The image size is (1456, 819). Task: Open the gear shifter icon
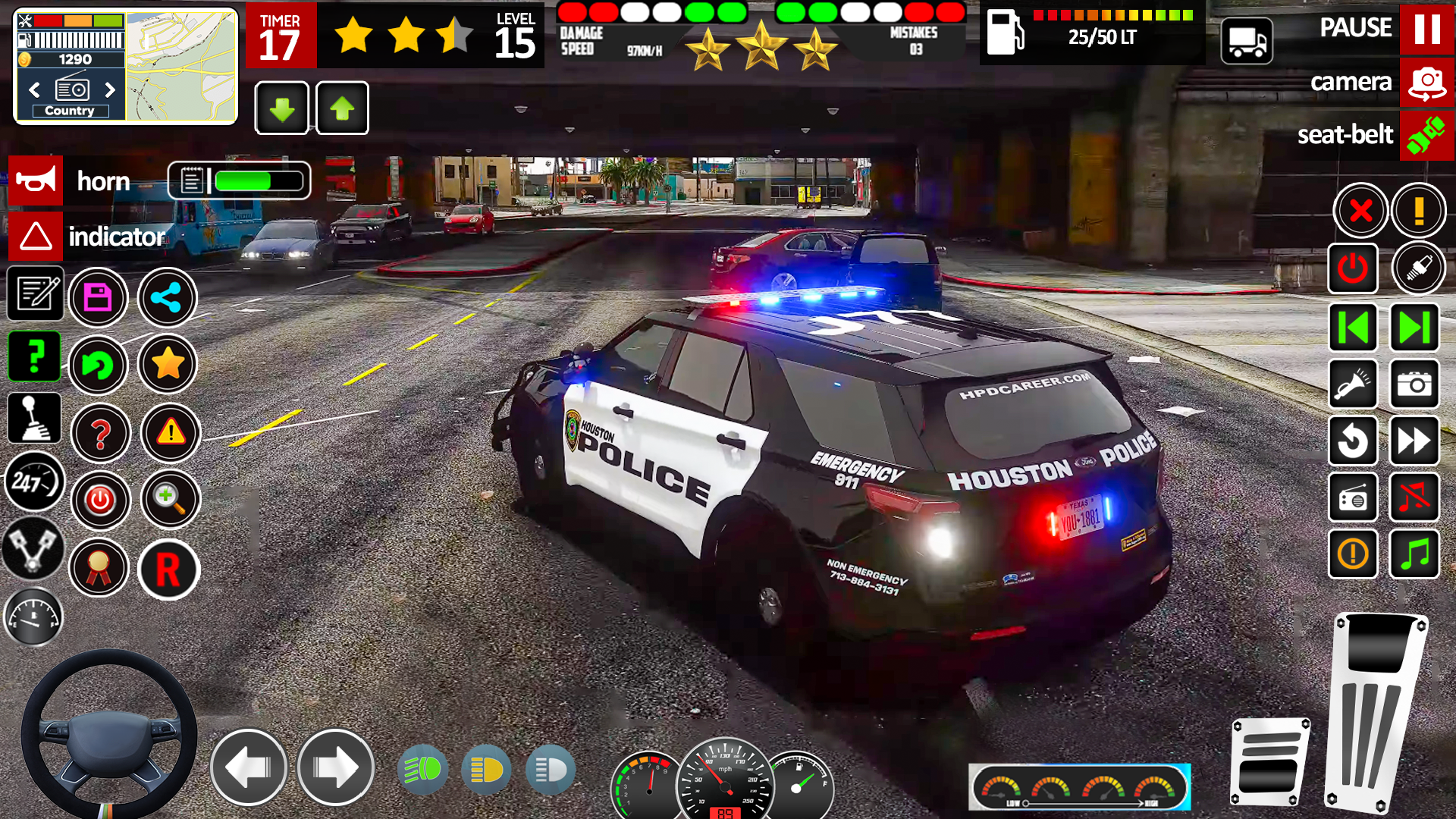pyautogui.click(x=35, y=418)
